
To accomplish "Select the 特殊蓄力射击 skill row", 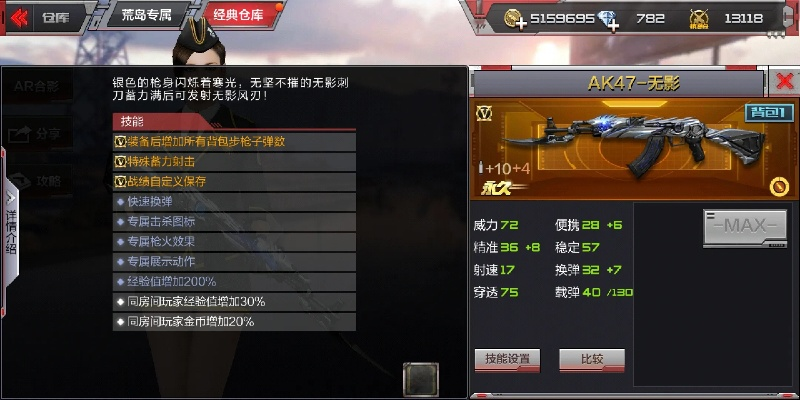I will pyautogui.click(x=234, y=161).
